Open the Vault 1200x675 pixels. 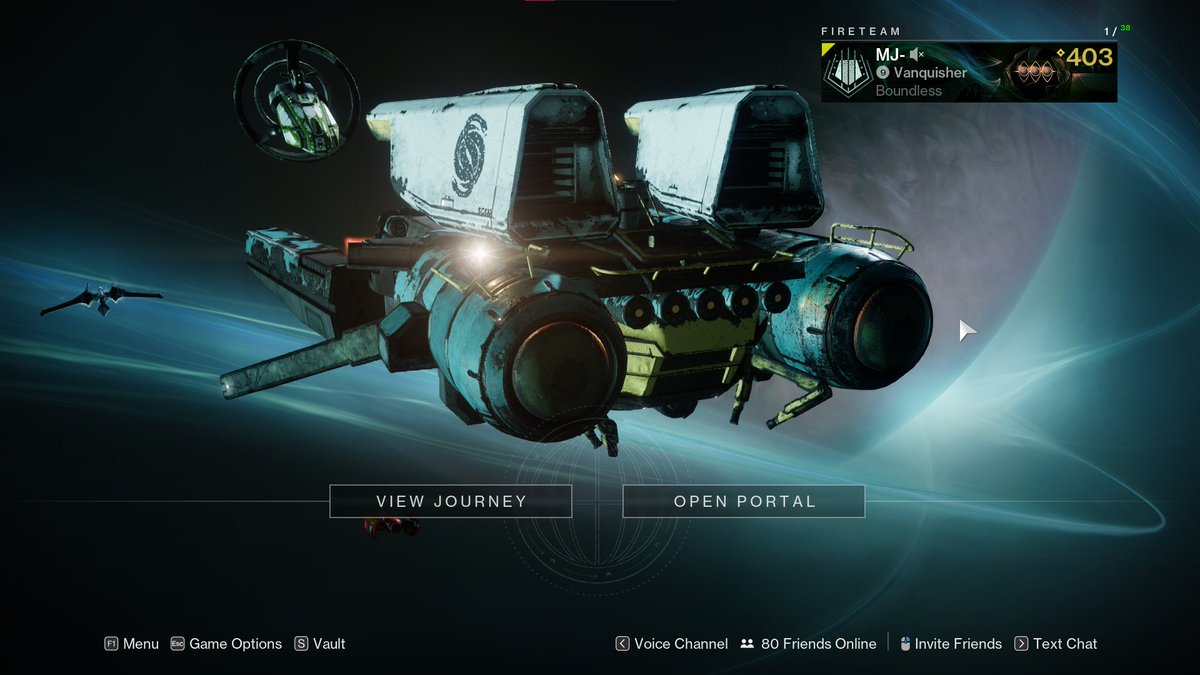(x=320, y=644)
